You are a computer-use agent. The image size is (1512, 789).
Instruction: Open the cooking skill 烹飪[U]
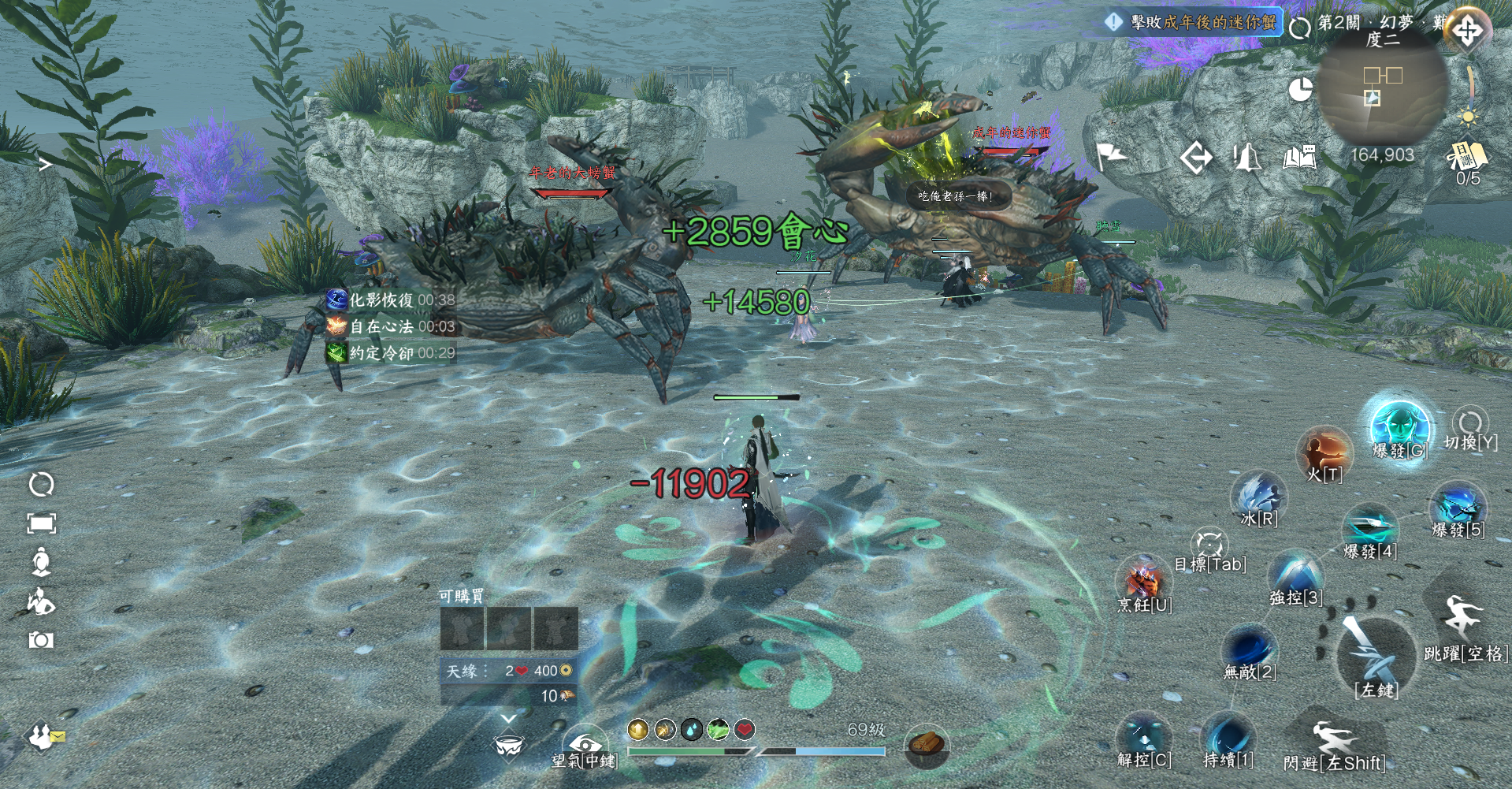pyautogui.click(x=1144, y=582)
